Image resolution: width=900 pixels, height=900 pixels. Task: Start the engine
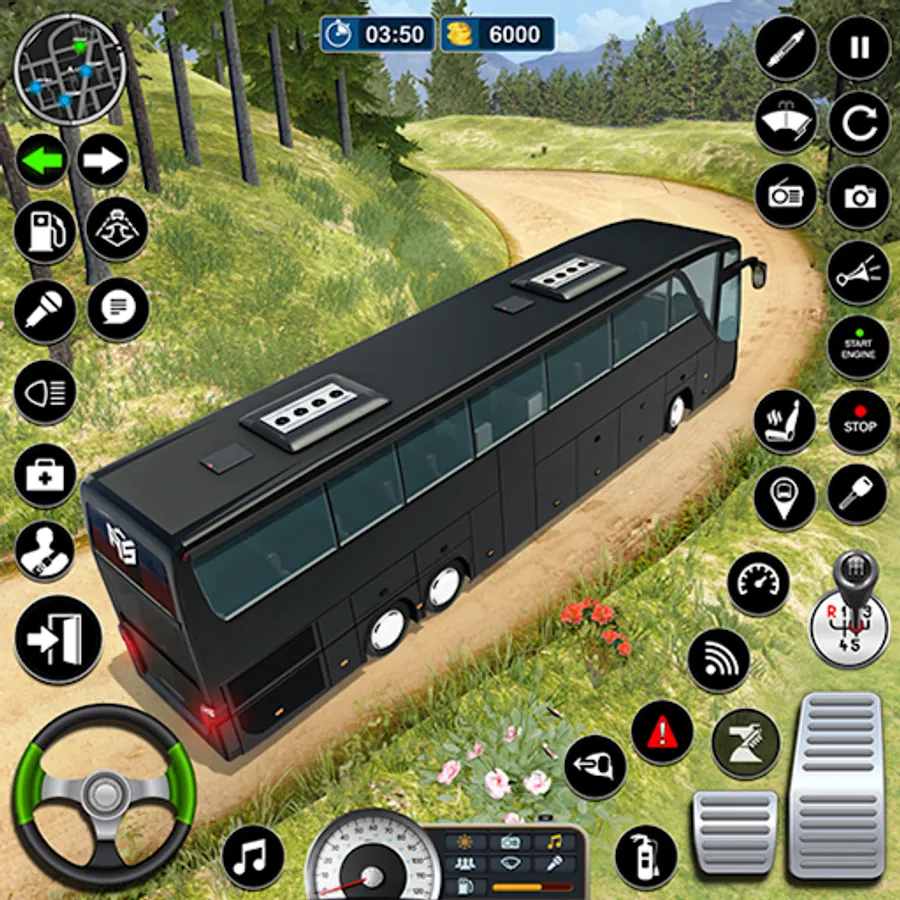859,348
